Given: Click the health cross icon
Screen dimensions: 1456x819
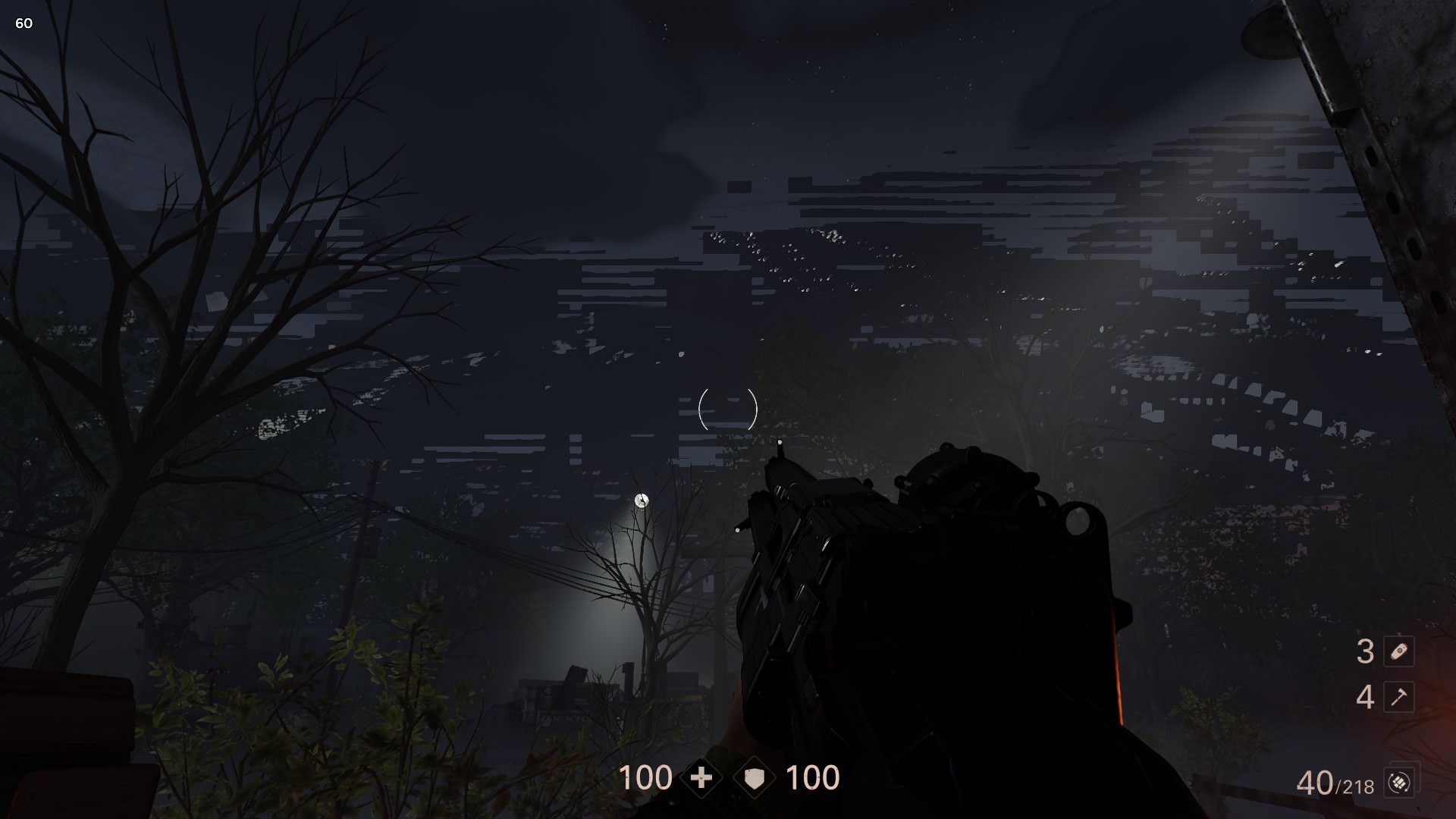Looking at the screenshot, I should coord(701,778).
